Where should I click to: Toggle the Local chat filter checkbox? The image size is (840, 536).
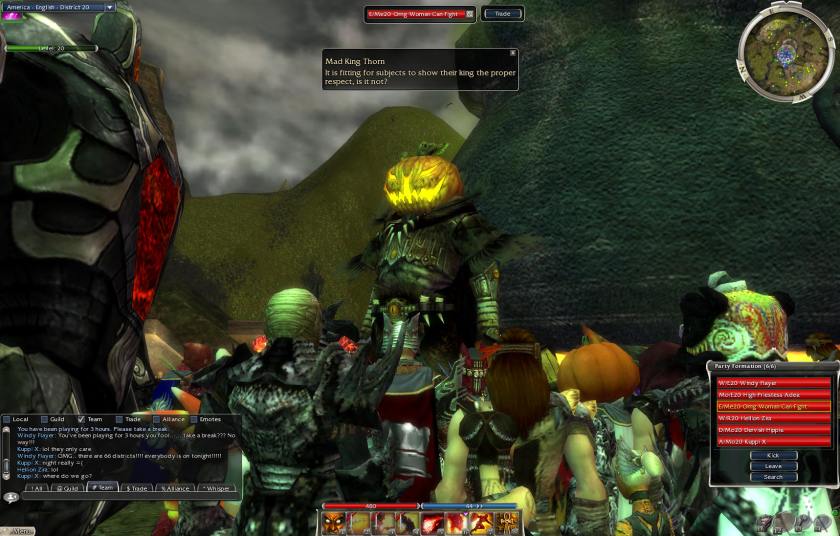7,419
